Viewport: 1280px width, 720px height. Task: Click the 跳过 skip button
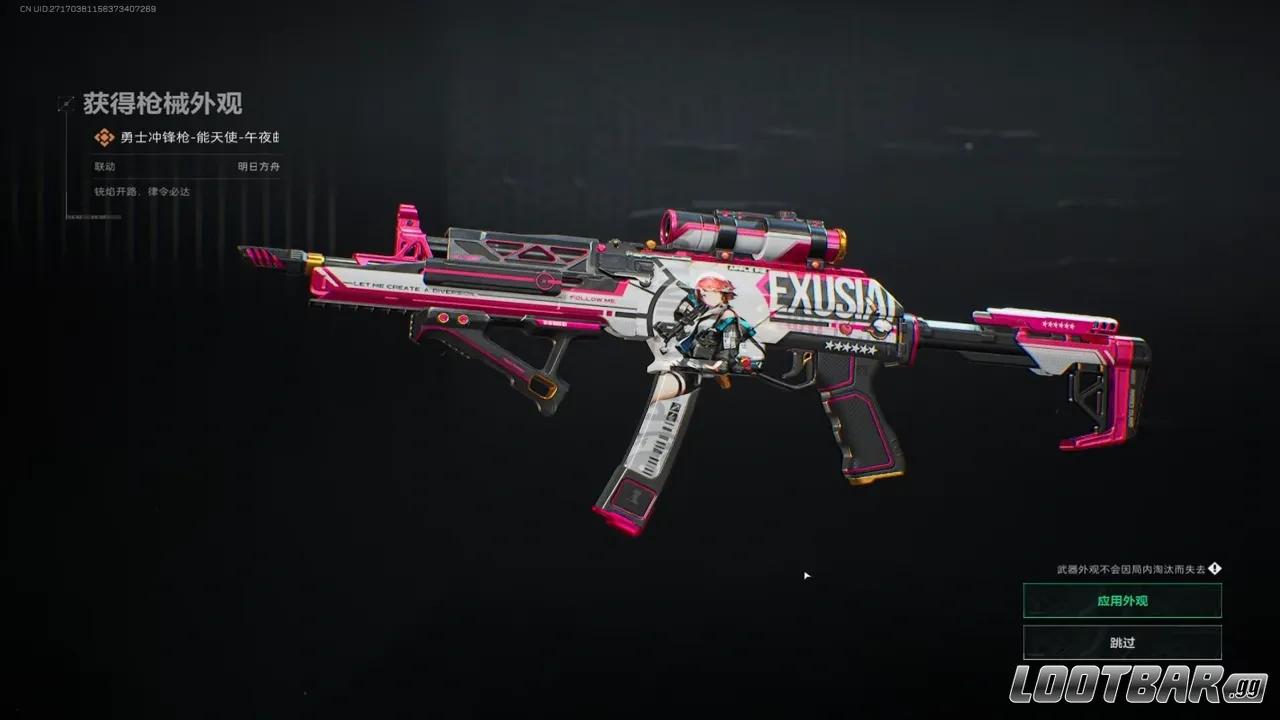pos(1121,642)
